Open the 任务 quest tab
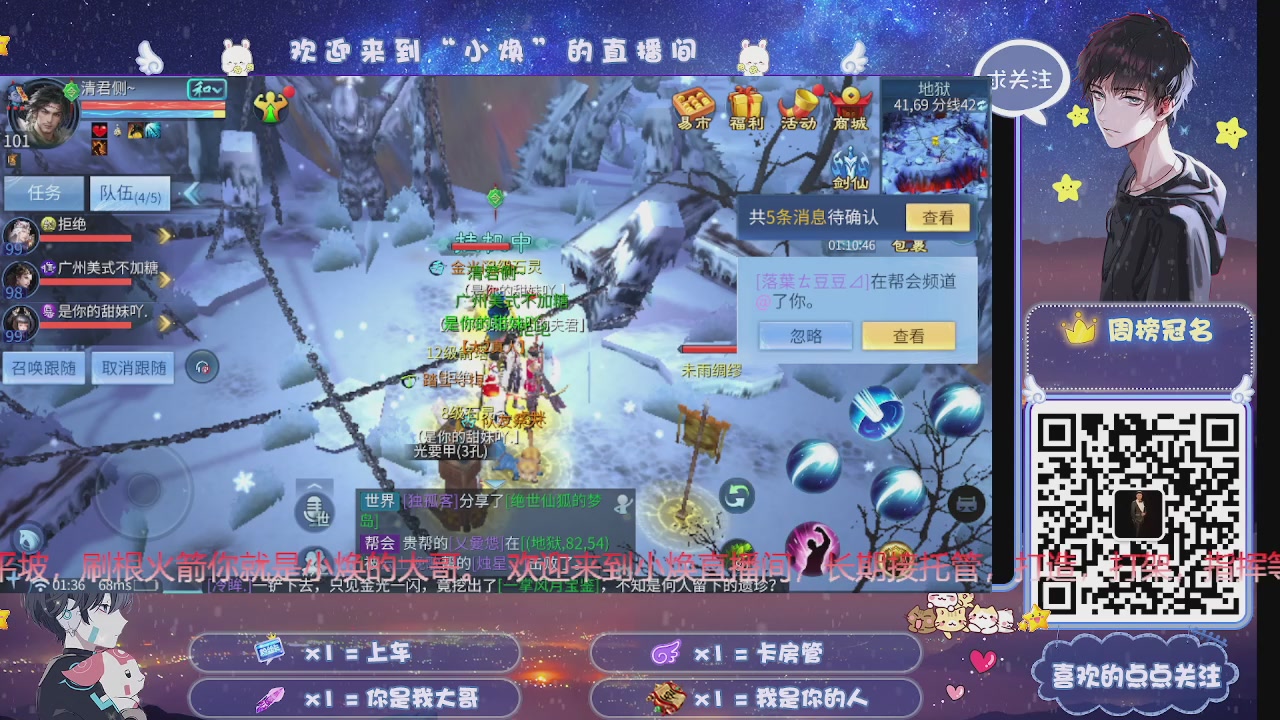The height and width of the screenshot is (720, 1280). (43, 192)
